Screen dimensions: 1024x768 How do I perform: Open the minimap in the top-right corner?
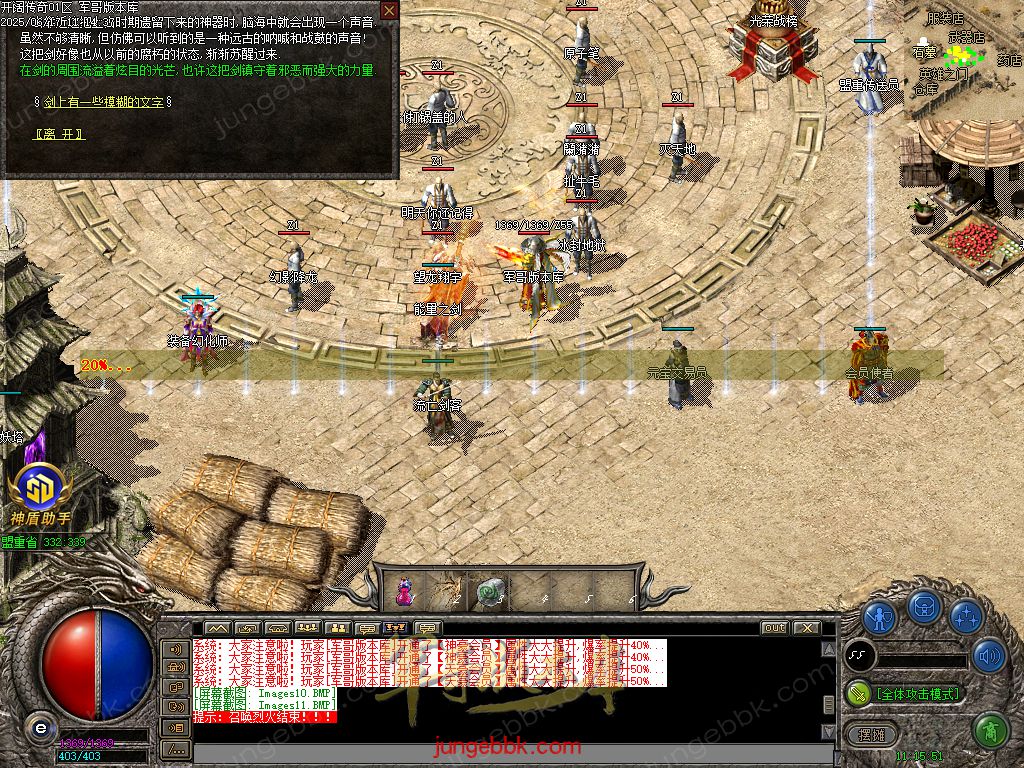[x=964, y=60]
